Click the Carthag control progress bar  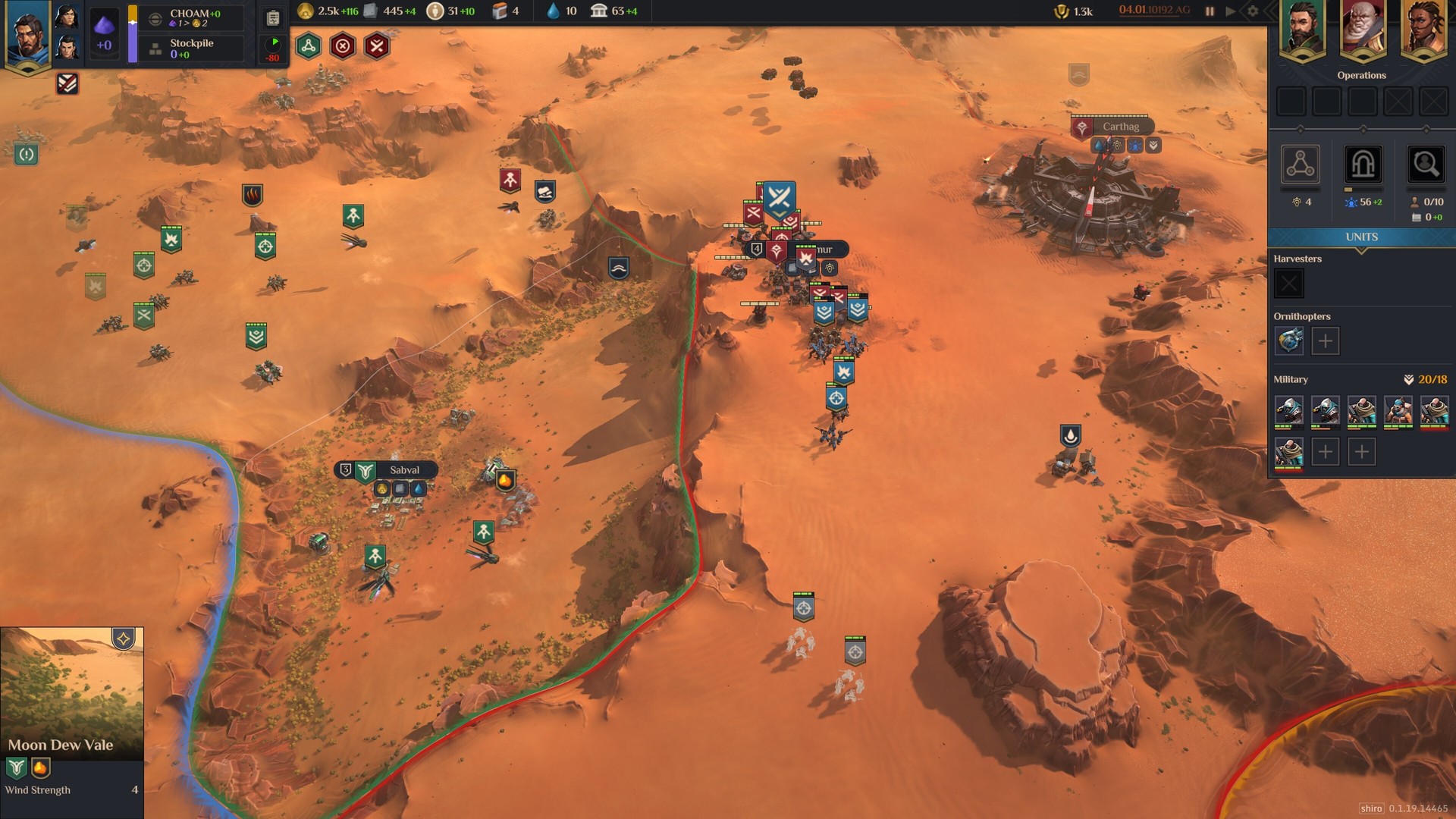click(x=1109, y=115)
